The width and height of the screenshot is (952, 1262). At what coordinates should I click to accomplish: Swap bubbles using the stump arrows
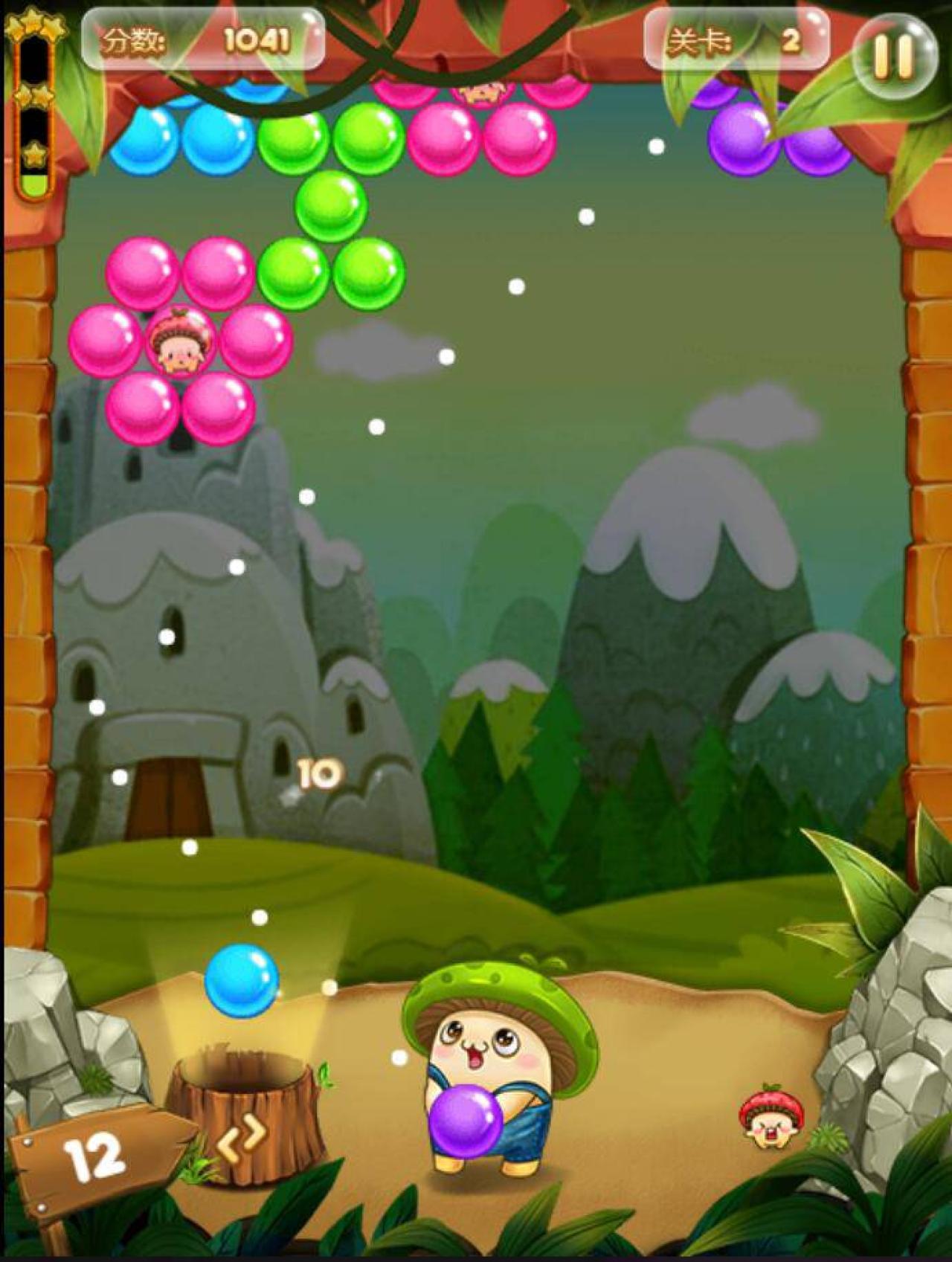(x=242, y=1136)
